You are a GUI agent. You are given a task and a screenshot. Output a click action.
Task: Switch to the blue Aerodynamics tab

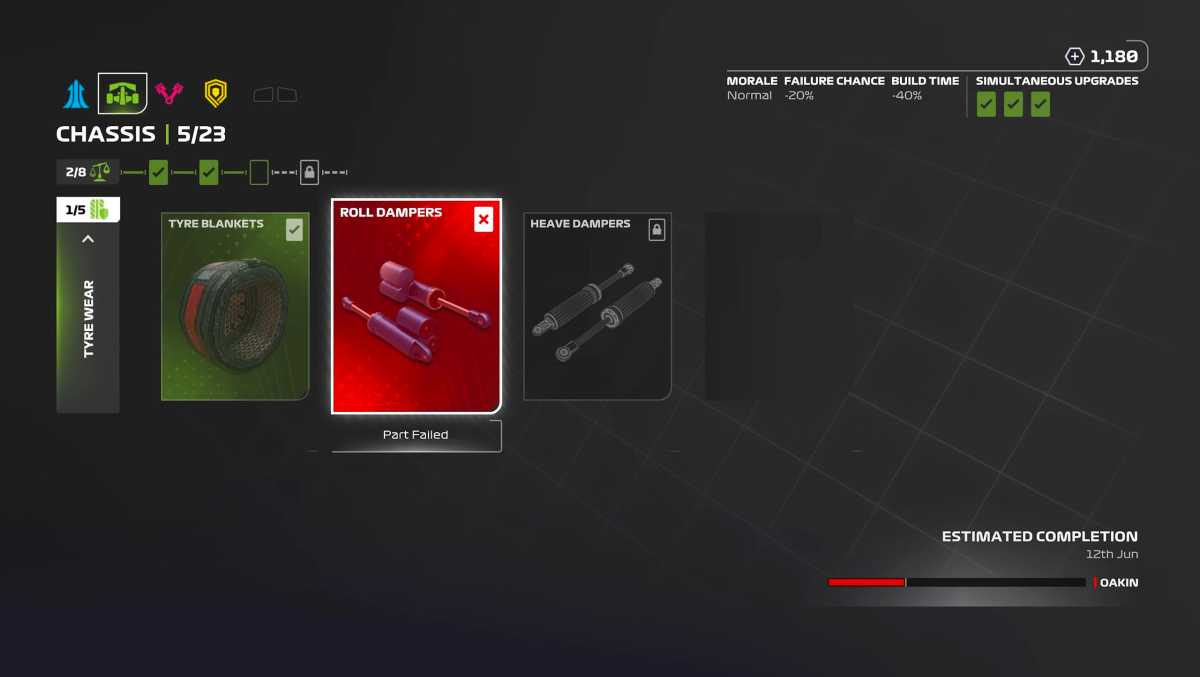76,94
